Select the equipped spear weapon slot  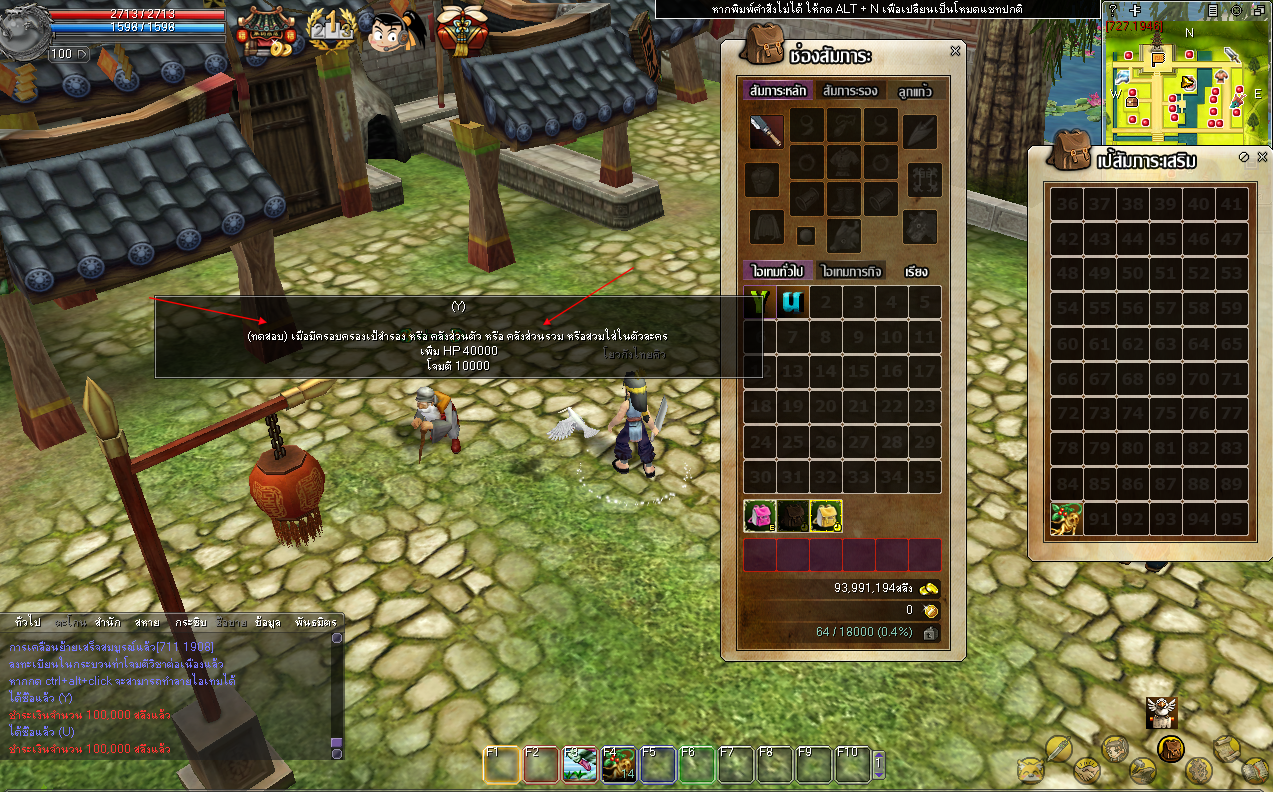click(767, 131)
